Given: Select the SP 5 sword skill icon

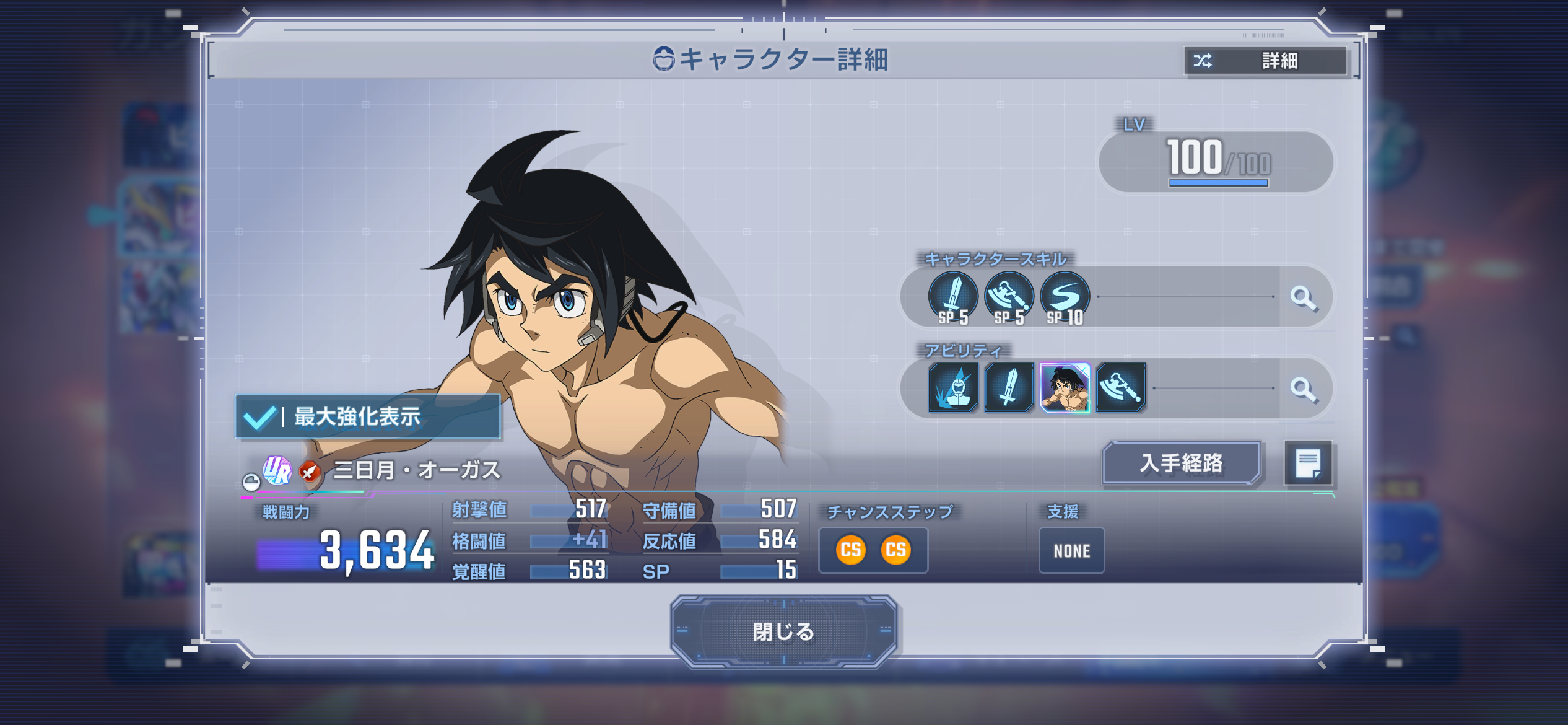Looking at the screenshot, I should pos(953,297).
